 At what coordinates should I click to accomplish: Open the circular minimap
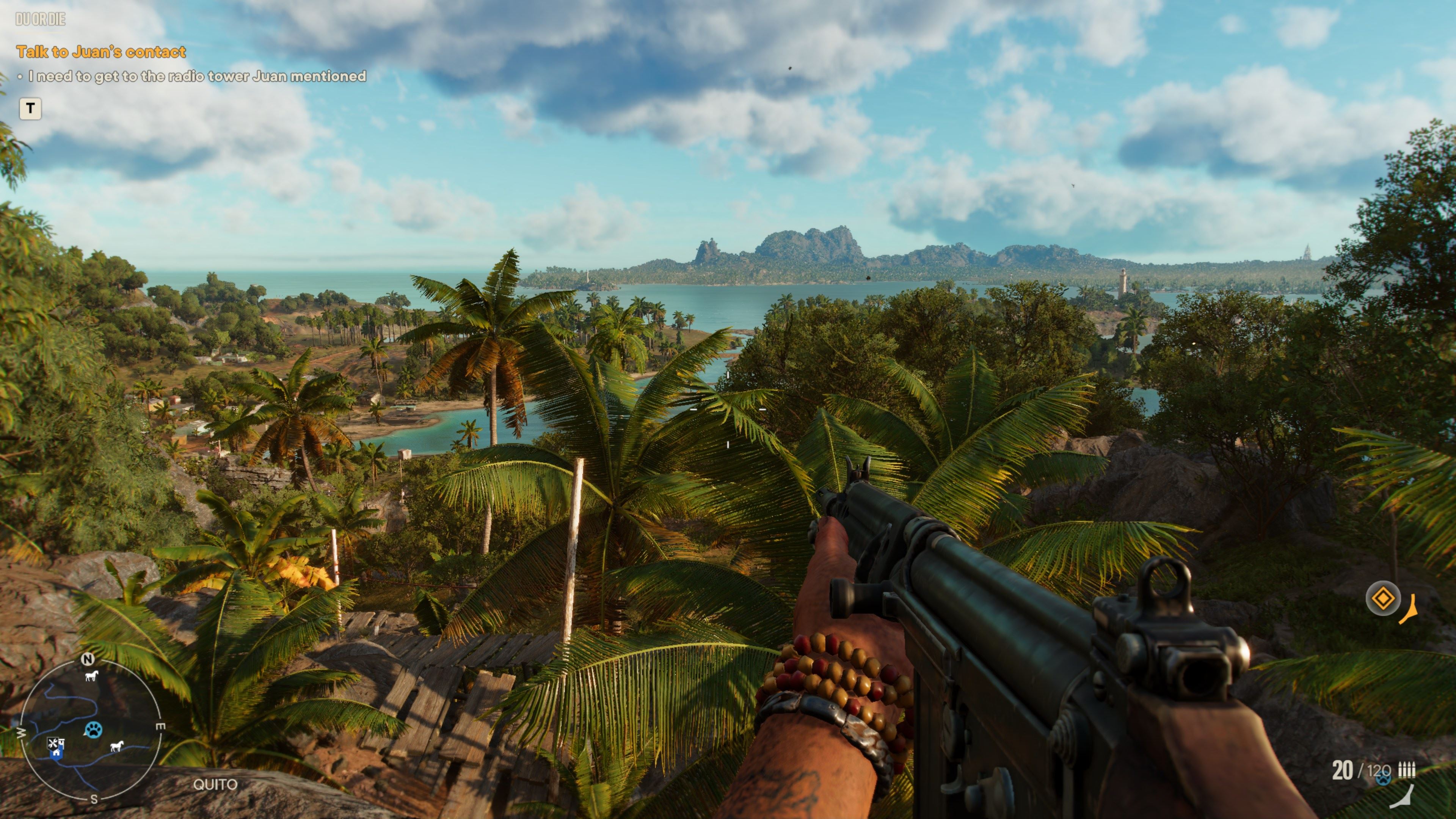click(91, 728)
